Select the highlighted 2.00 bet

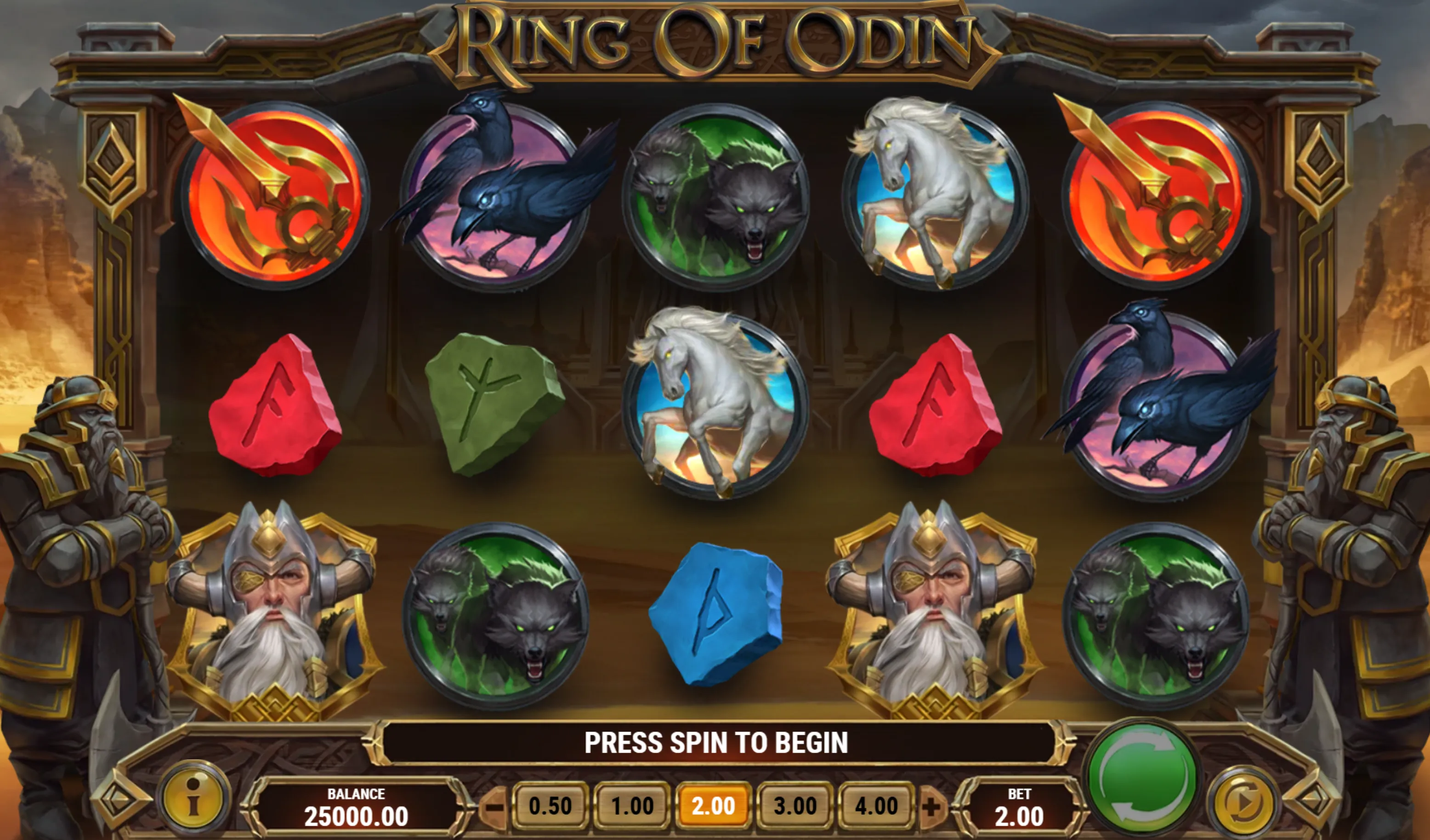tap(713, 806)
